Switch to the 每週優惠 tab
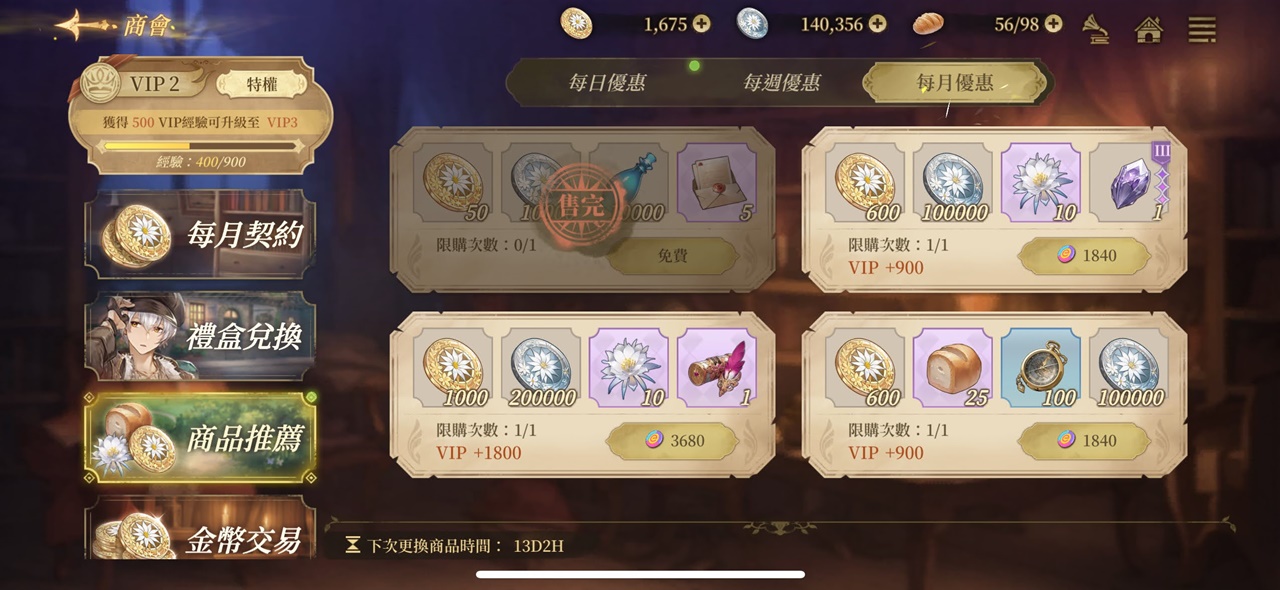This screenshot has height=590, width=1280. pyautogui.click(x=781, y=83)
